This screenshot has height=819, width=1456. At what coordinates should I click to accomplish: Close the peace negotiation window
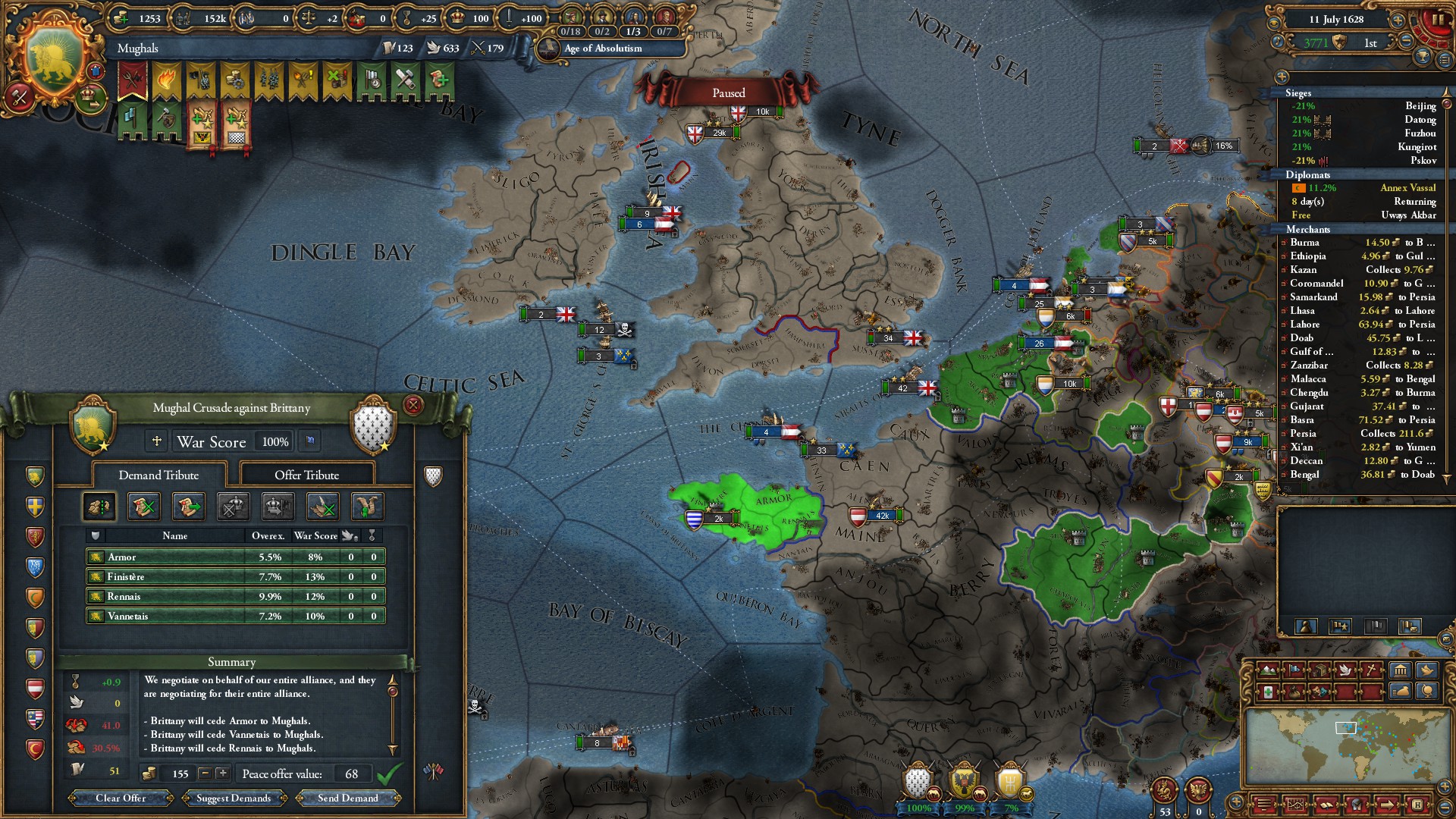click(x=413, y=405)
